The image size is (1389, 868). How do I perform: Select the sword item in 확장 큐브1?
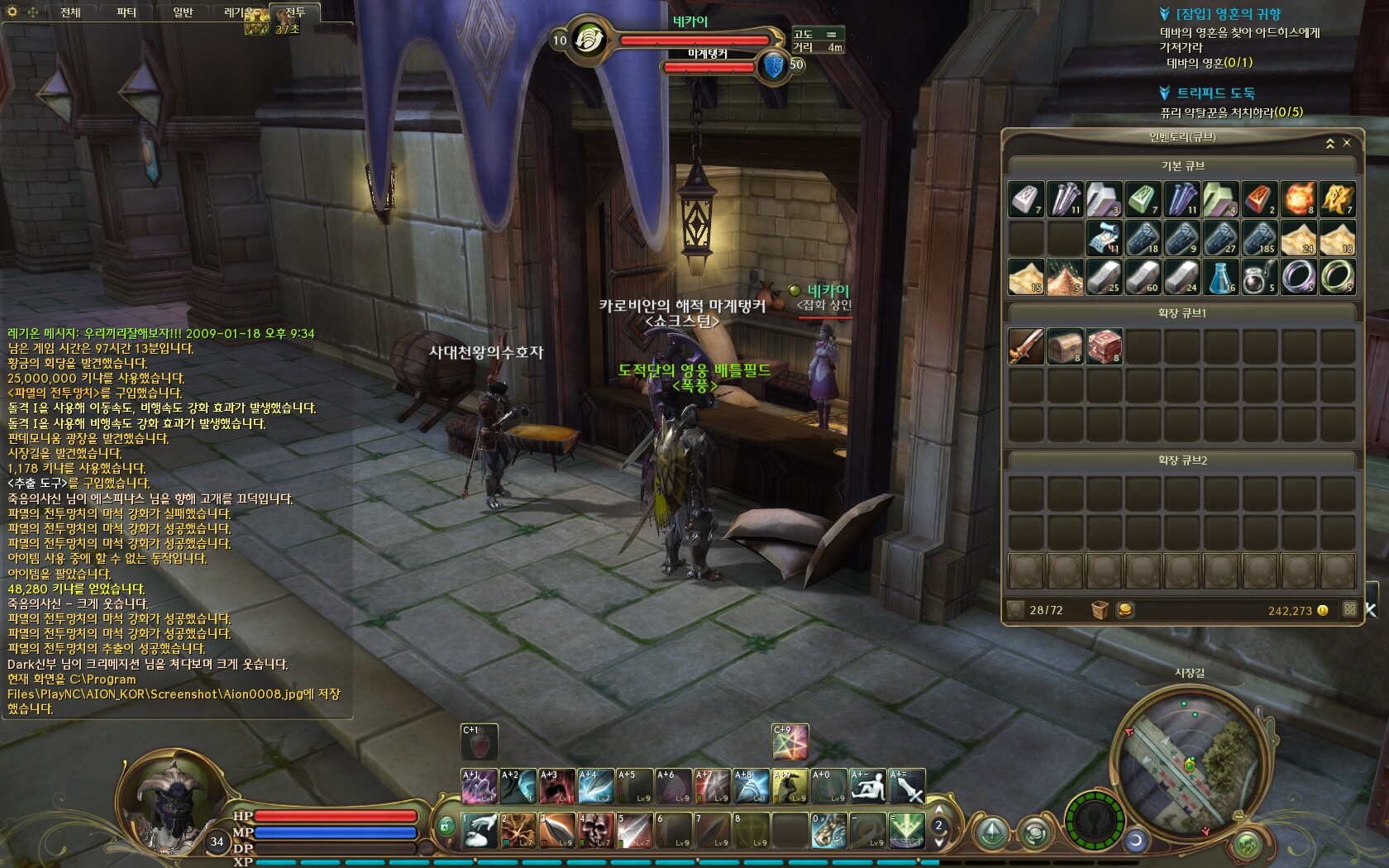1026,346
